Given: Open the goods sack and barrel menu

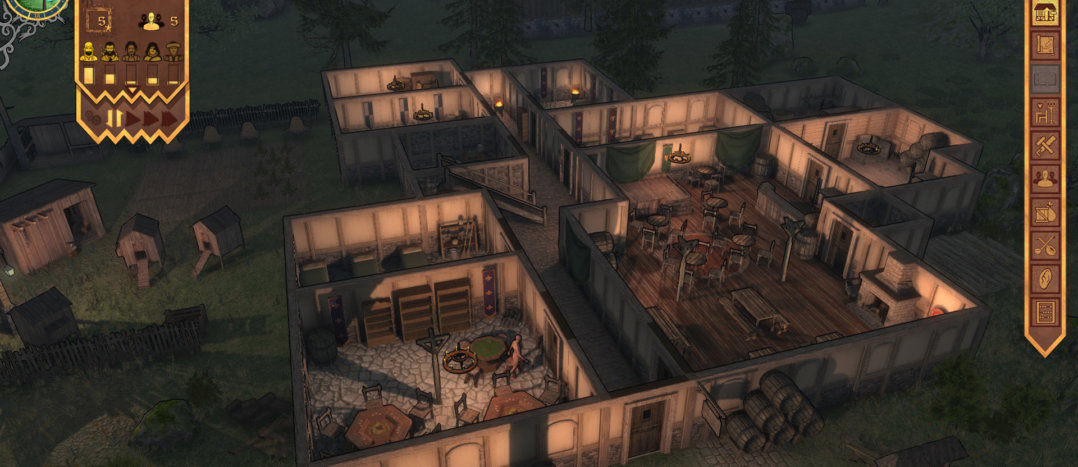Looking at the screenshot, I should coord(1045,212).
